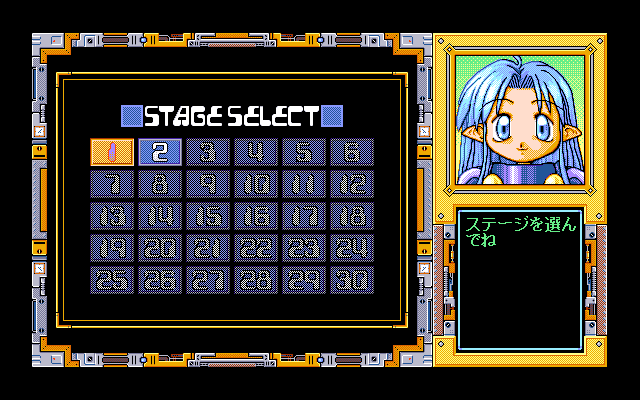Choose stage 12 in the grid
This screenshot has width=640, height=400.
pos(351,184)
